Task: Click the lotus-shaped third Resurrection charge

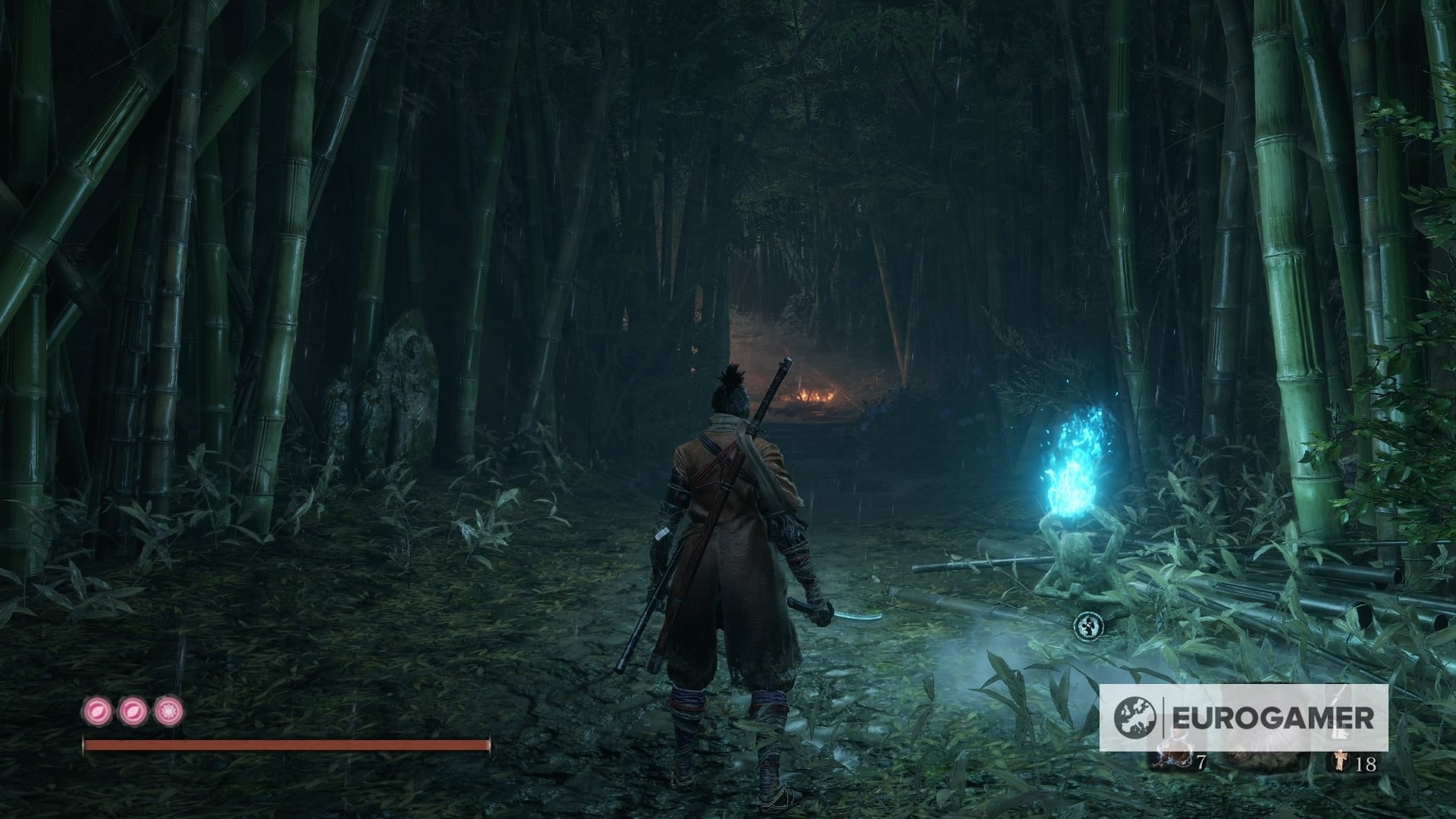Action: (167, 713)
